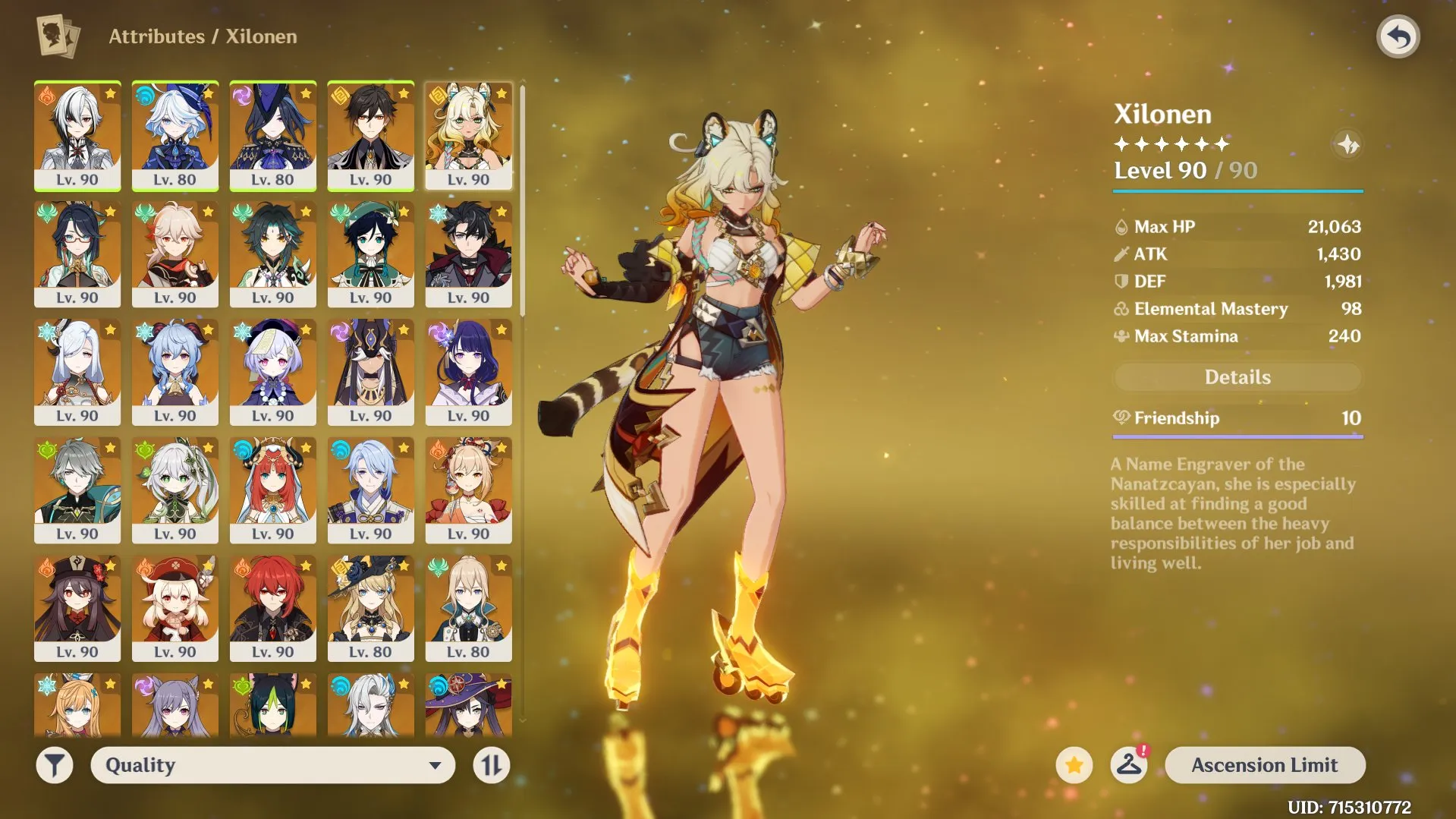Open the character dressing room hanger icon
The height and width of the screenshot is (819, 1456).
coord(1129,765)
